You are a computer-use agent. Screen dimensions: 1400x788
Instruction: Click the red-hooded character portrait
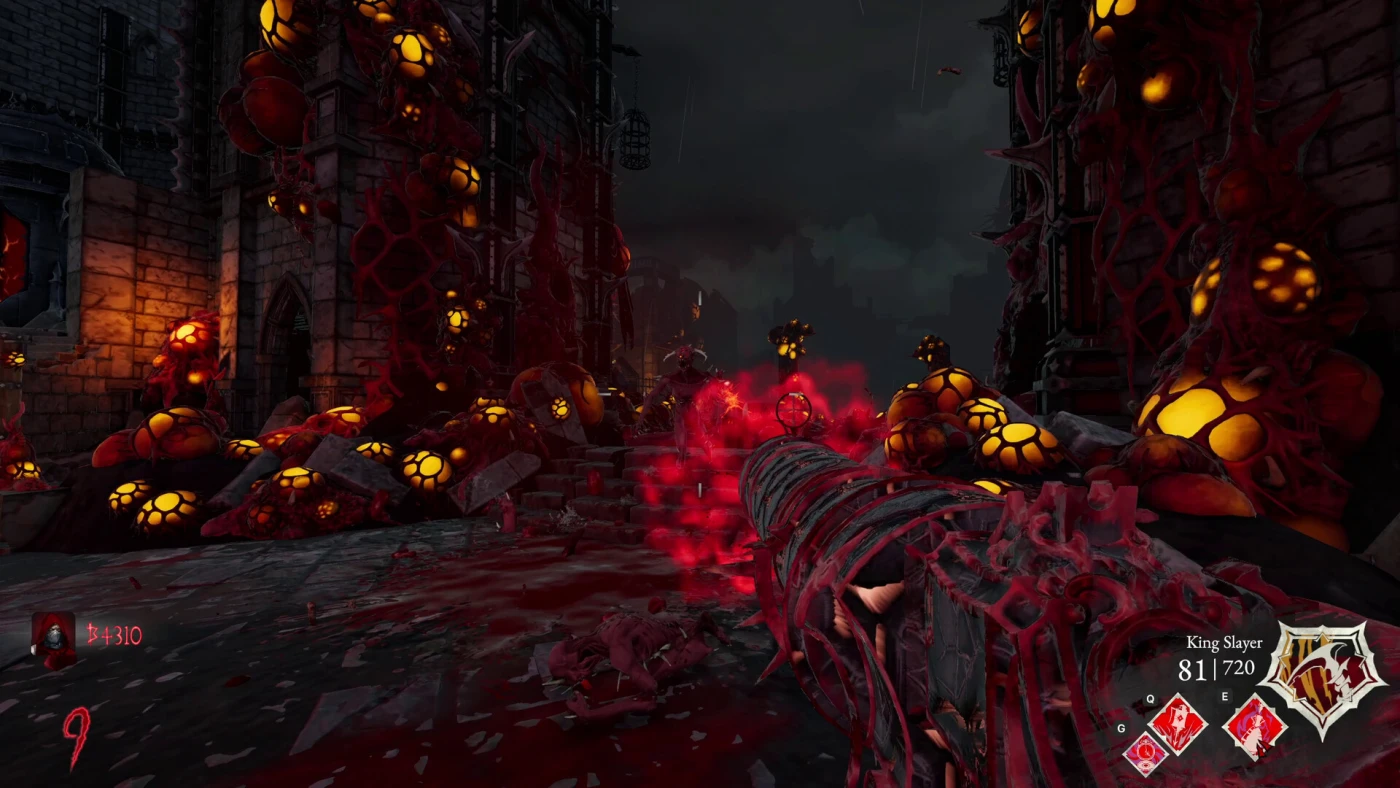pyautogui.click(x=53, y=637)
